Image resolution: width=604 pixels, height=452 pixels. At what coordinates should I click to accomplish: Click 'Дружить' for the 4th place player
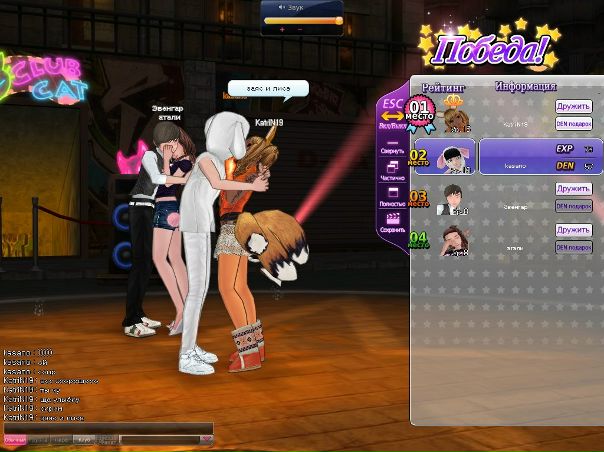[x=574, y=230]
